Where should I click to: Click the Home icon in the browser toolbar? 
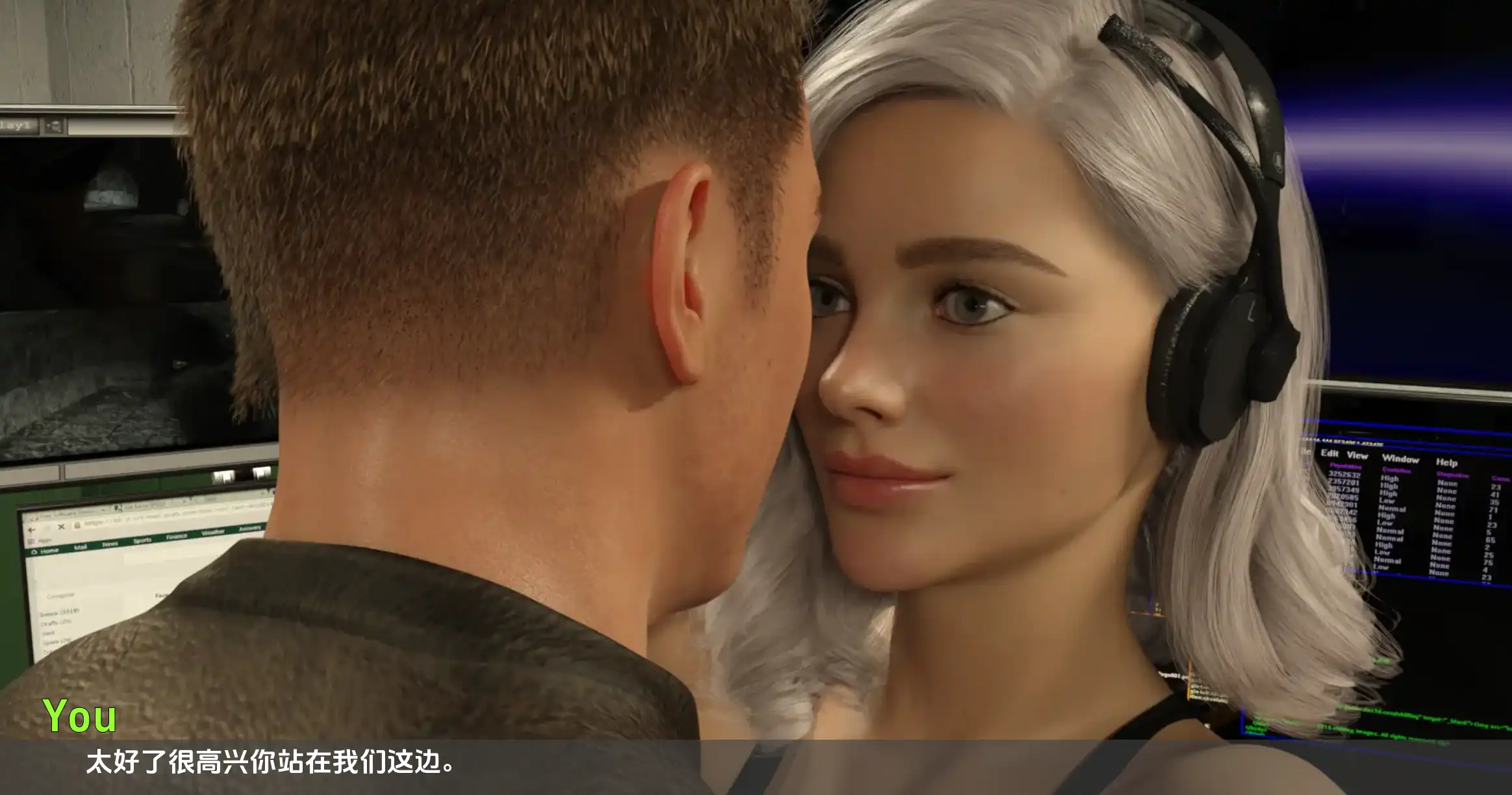click(33, 550)
